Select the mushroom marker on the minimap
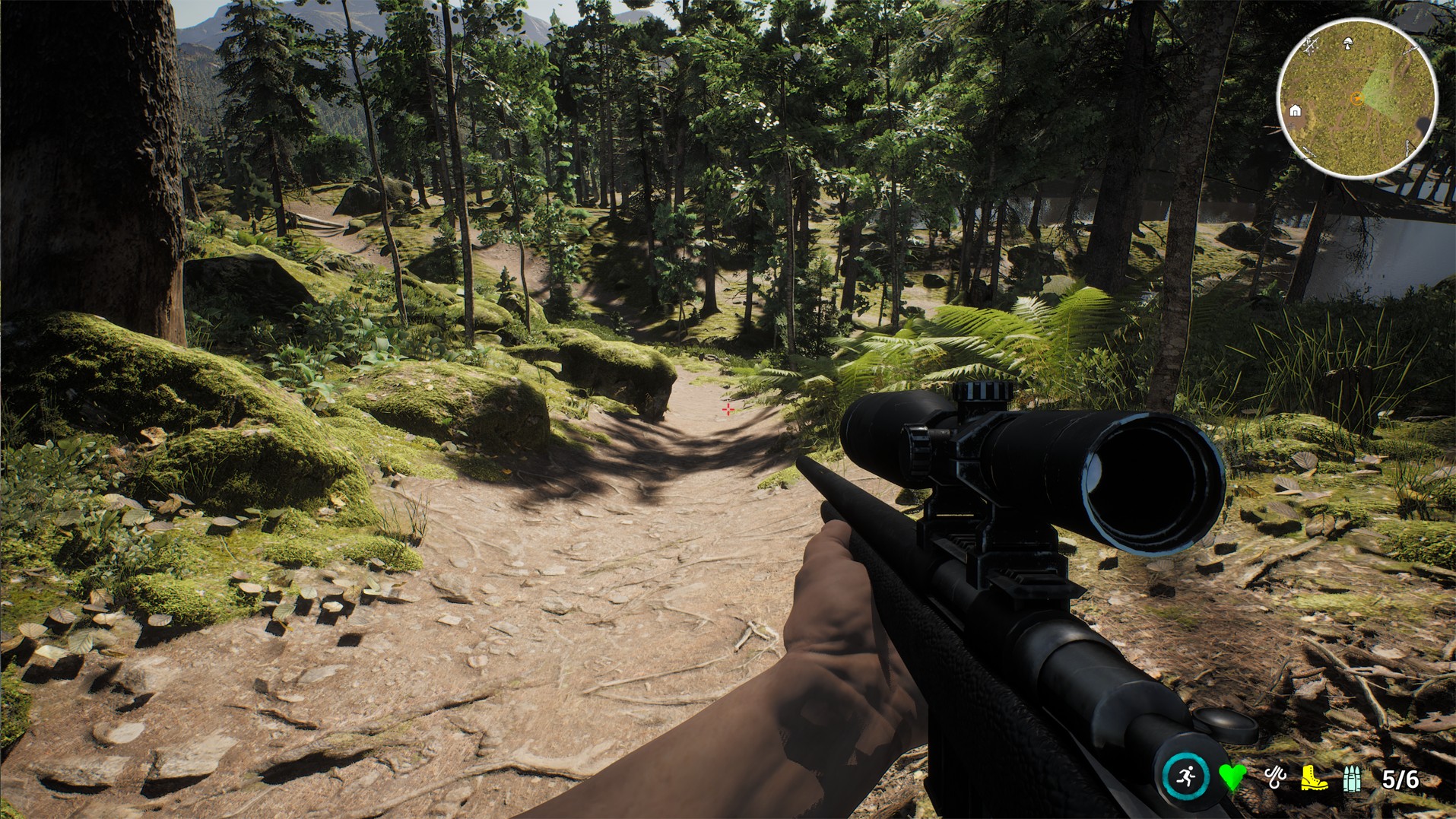The height and width of the screenshot is (819, 1456). point(1348,43)
